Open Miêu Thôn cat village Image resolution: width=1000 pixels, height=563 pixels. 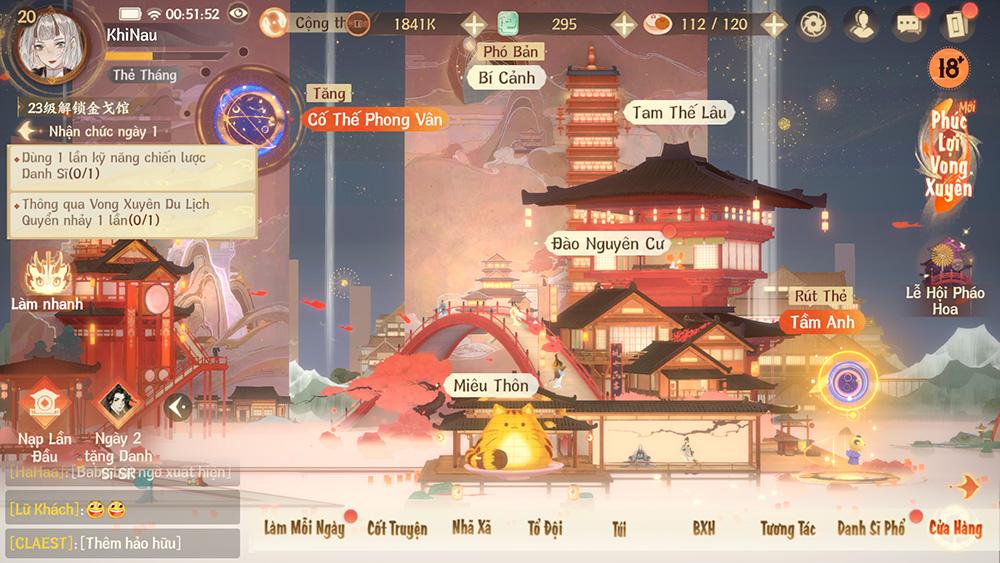point(490,386)
